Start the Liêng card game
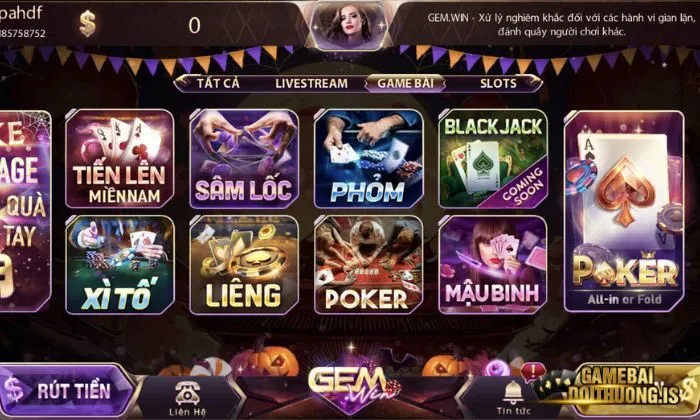Viewport: 700px width, 420px height. point(243,265)
